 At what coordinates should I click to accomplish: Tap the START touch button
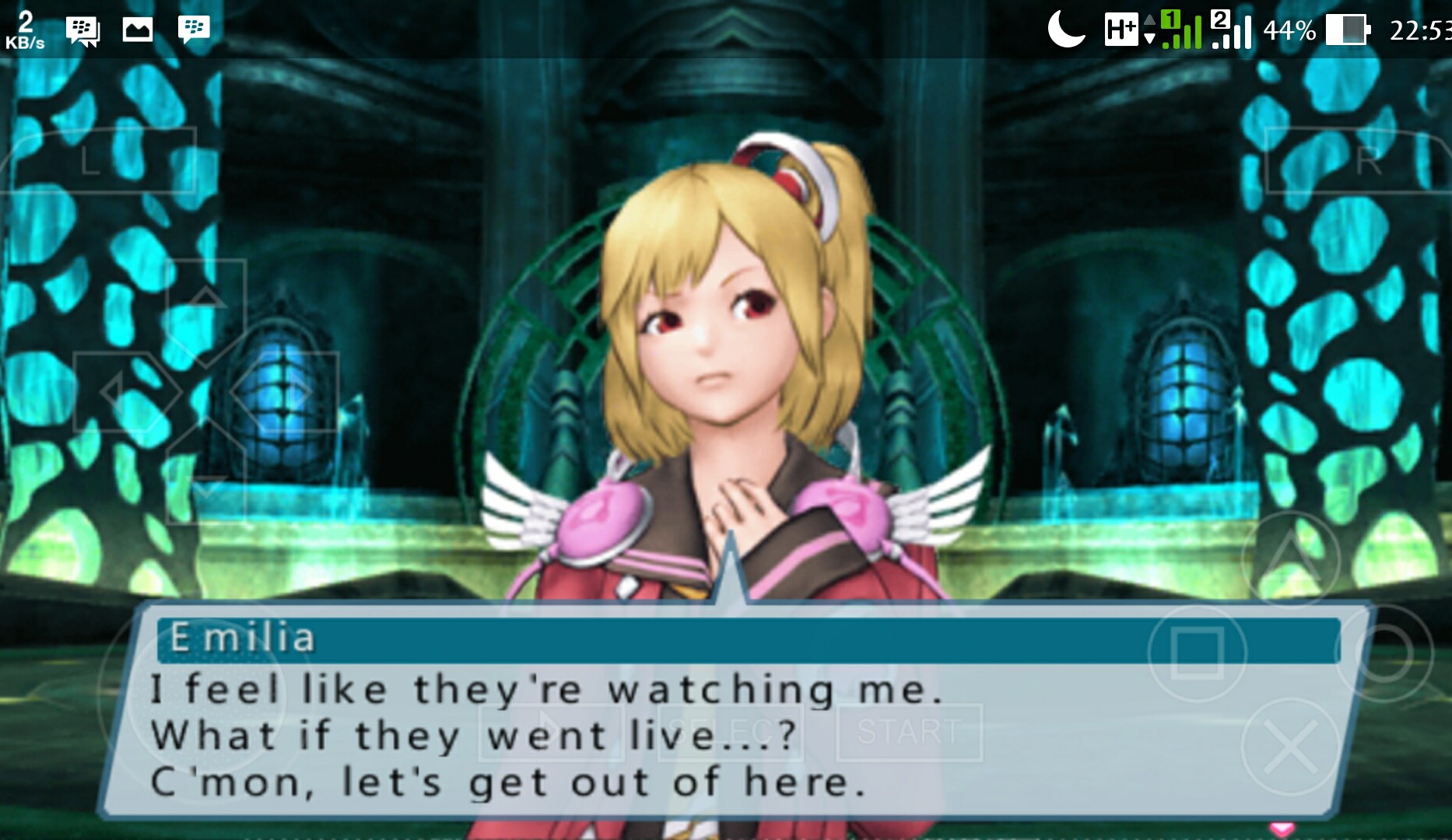click(x=909, y=732)
